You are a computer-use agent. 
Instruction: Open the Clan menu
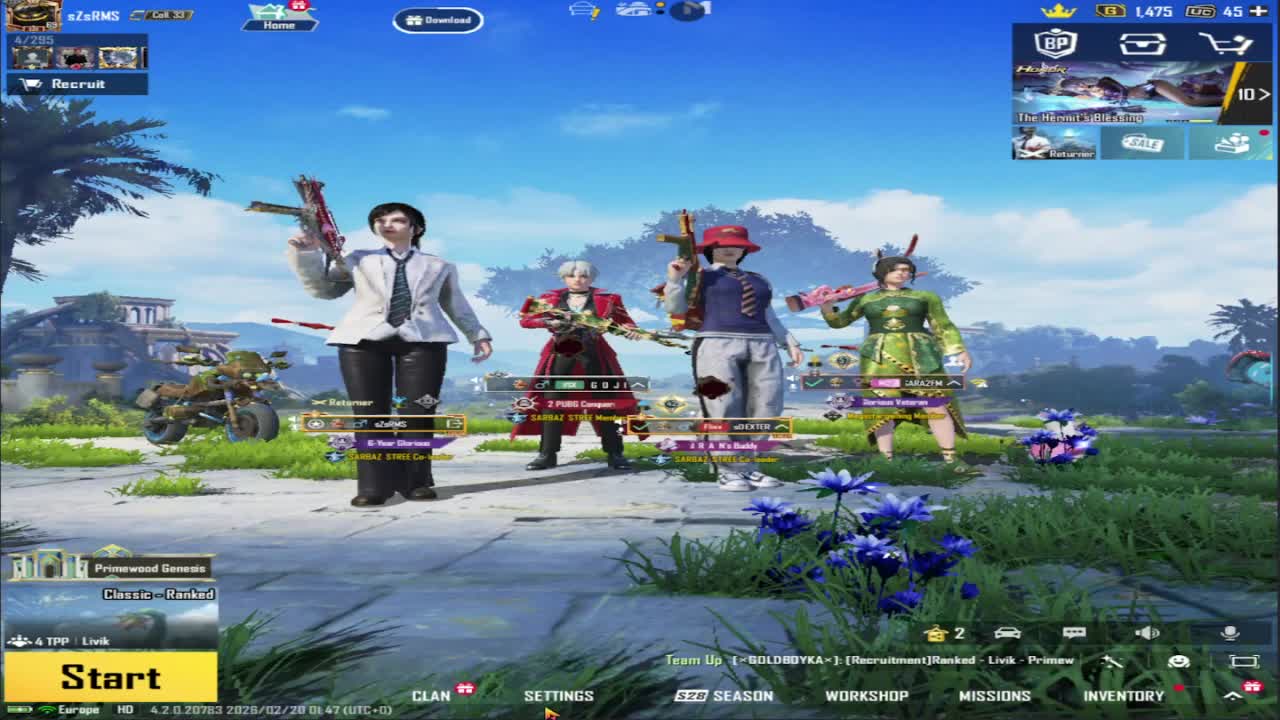click(432, 696)
